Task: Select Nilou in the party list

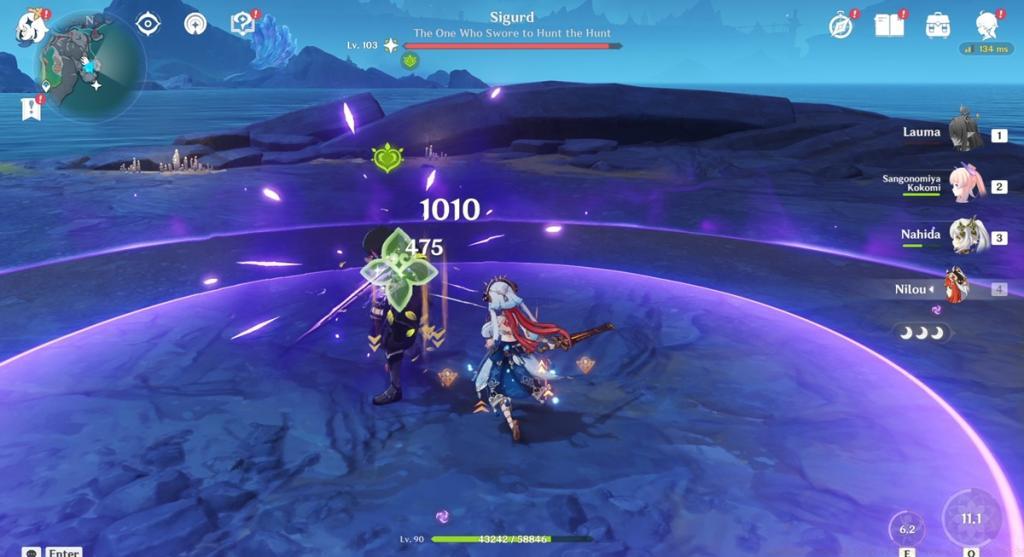Action: tap(958, 288)
